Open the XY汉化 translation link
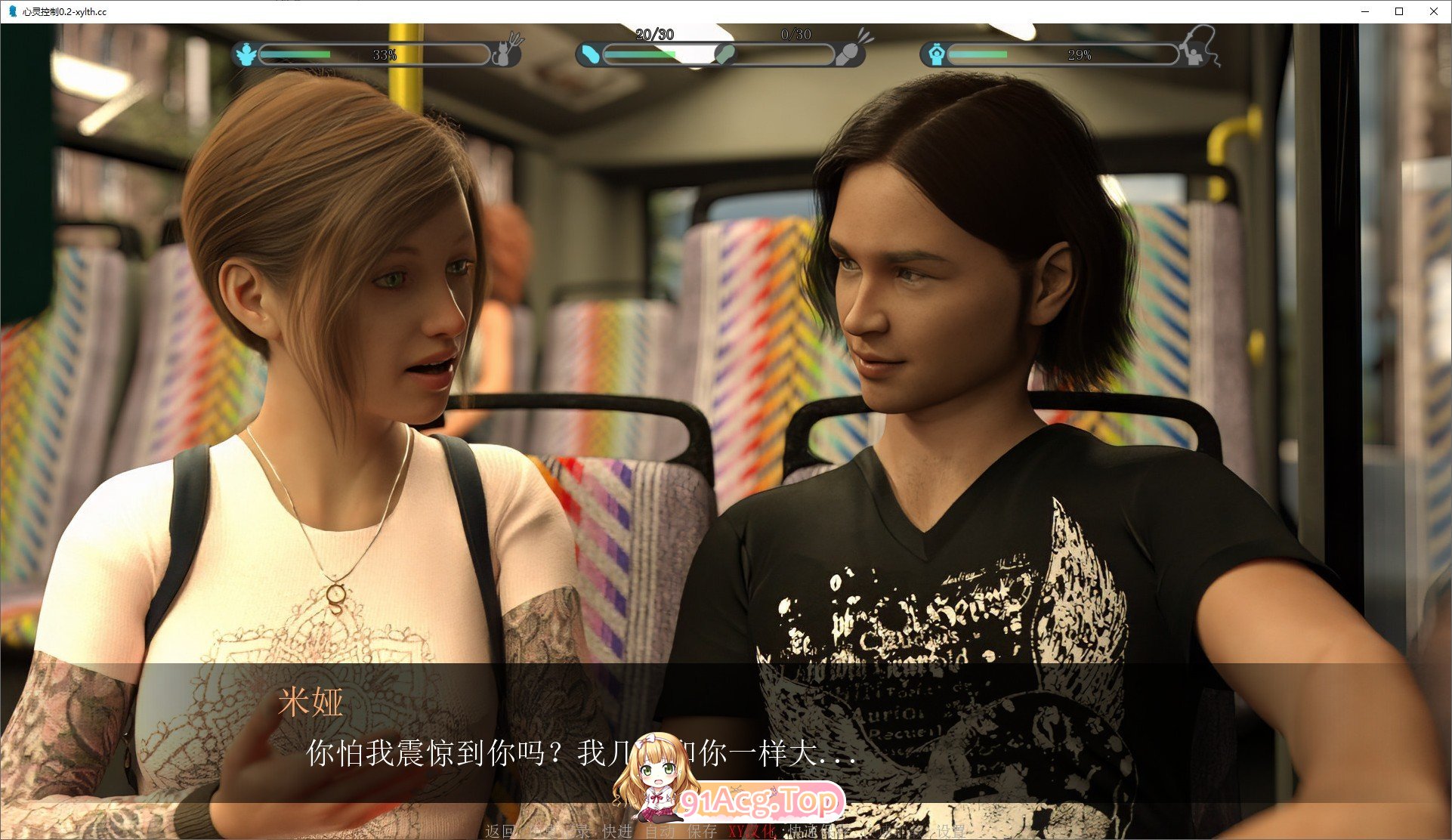The height and width of the screenshot is (840, 1452). pos(752,832)
